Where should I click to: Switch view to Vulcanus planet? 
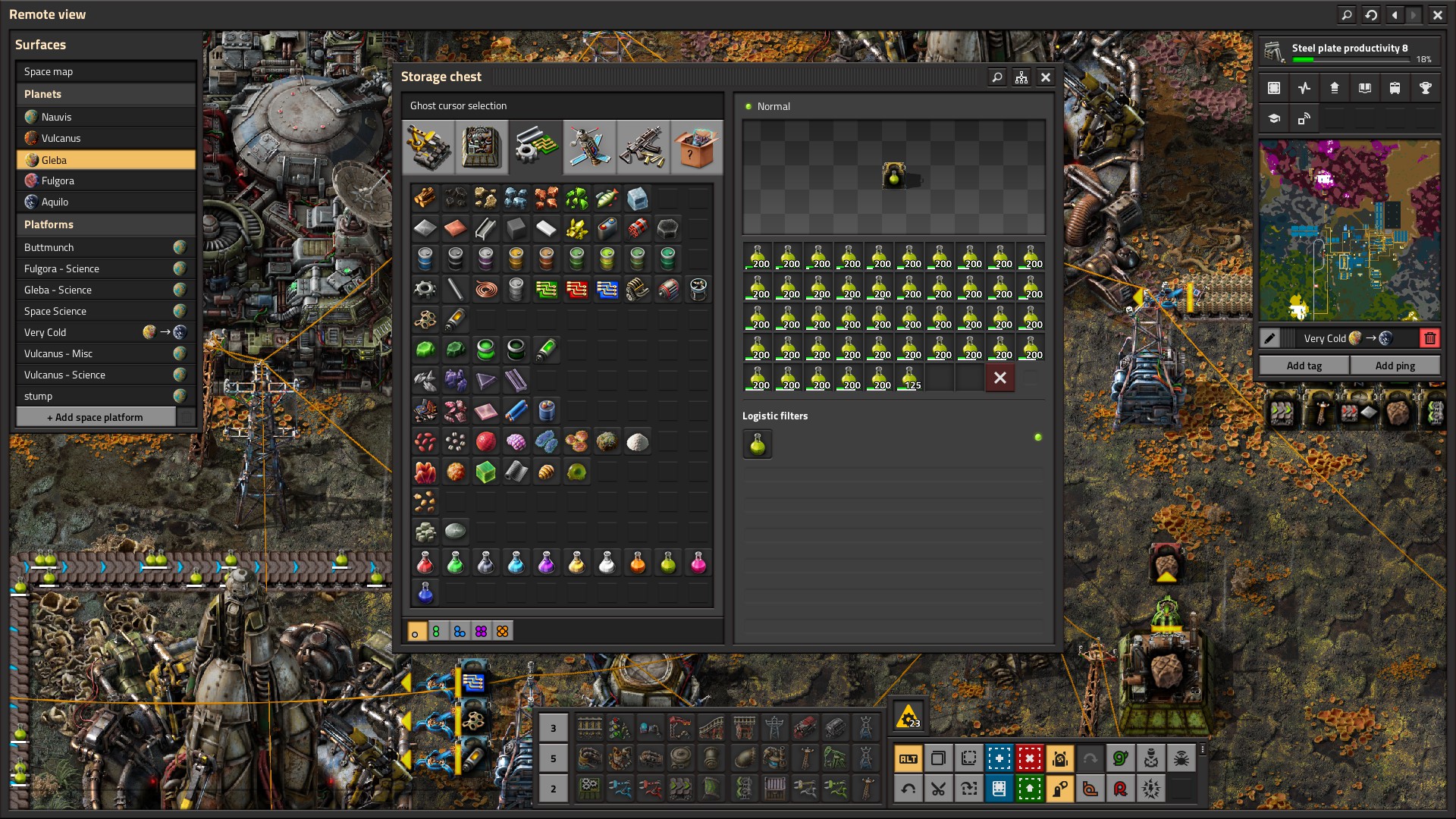point(106,138)
